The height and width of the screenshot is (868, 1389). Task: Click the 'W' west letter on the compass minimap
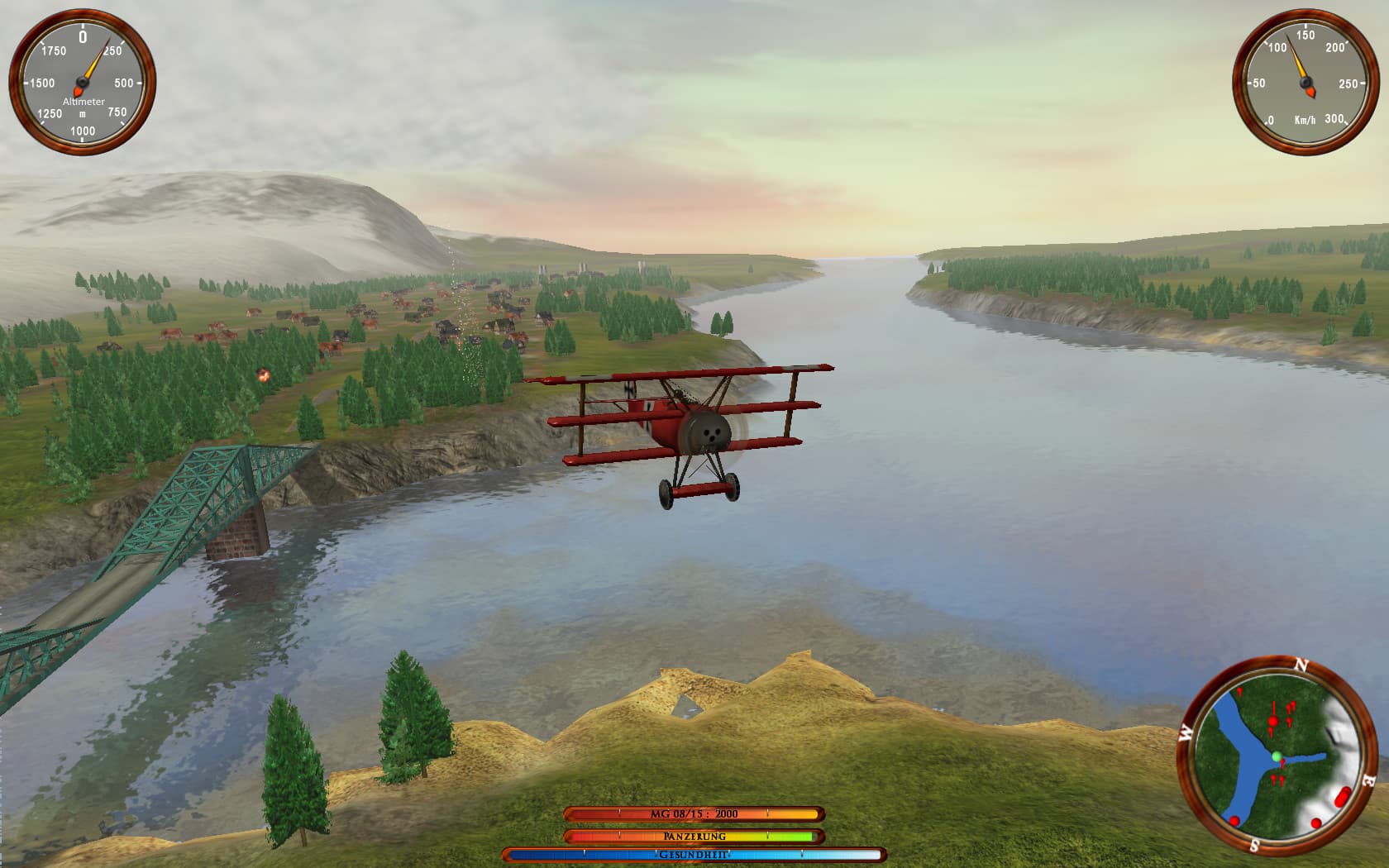pyautogui.click(x=1187, y=732)
